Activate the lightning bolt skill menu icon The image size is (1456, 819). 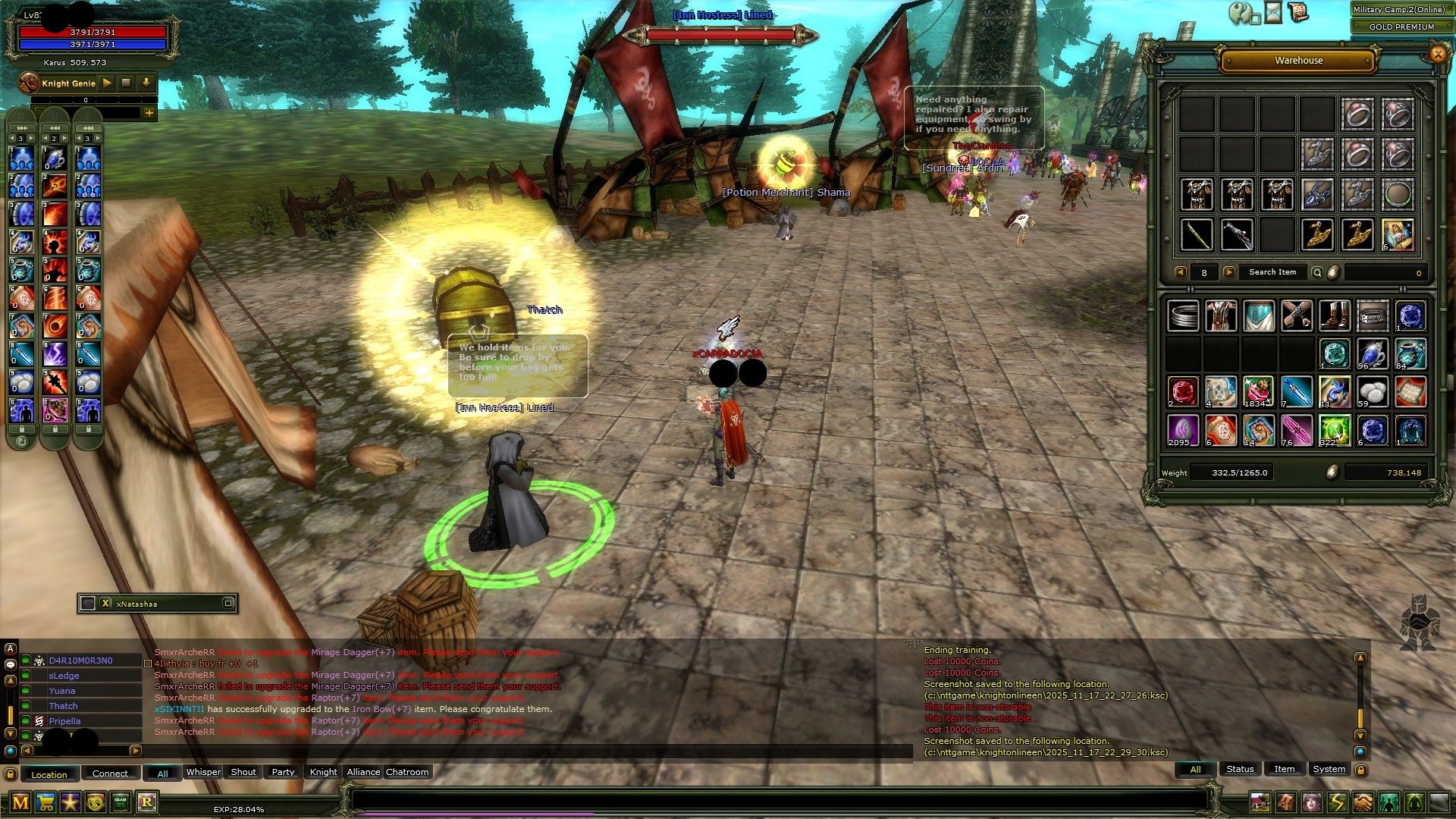[1337, 802]
